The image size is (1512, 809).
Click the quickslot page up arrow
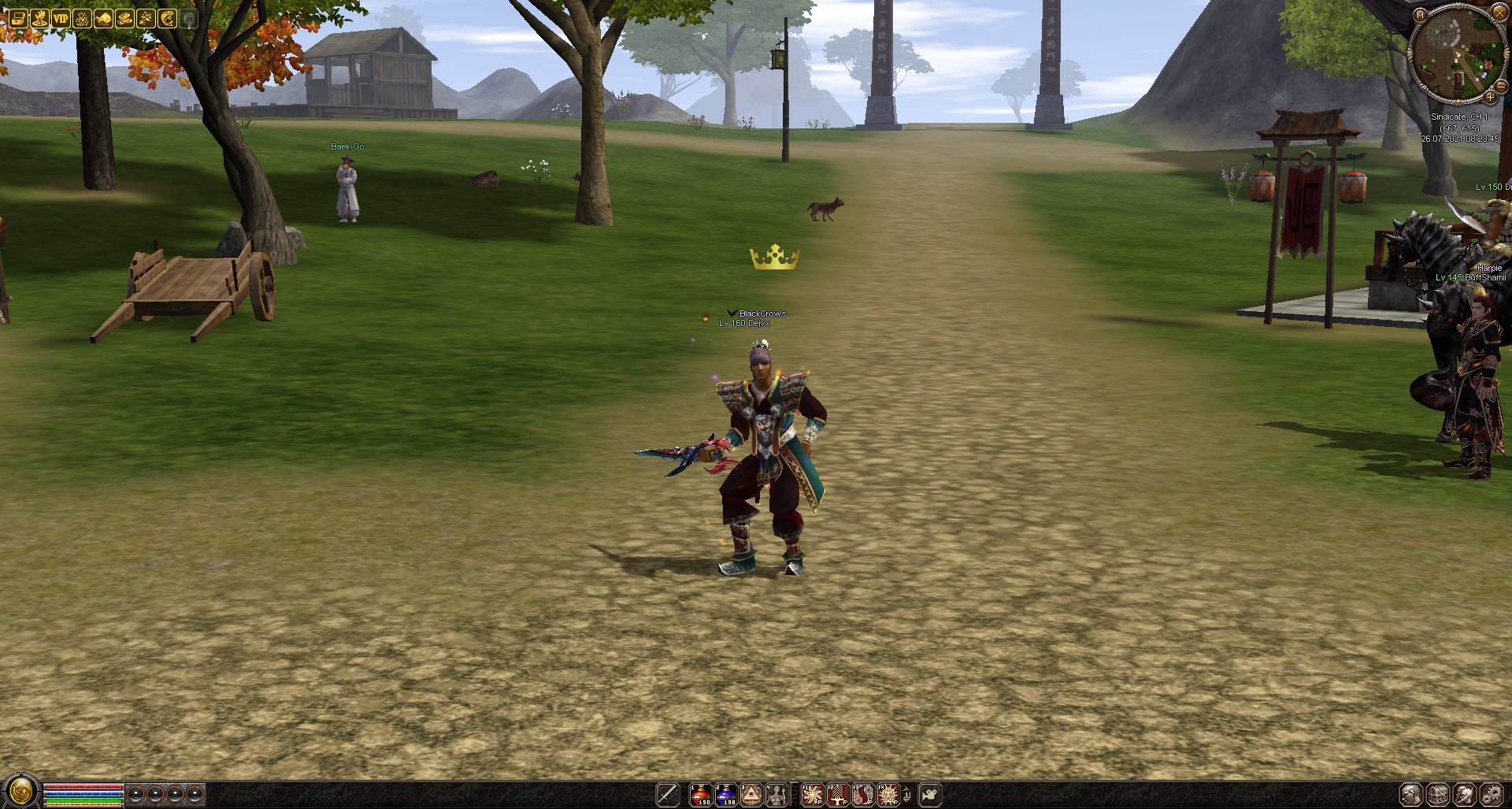click(906, 789)
